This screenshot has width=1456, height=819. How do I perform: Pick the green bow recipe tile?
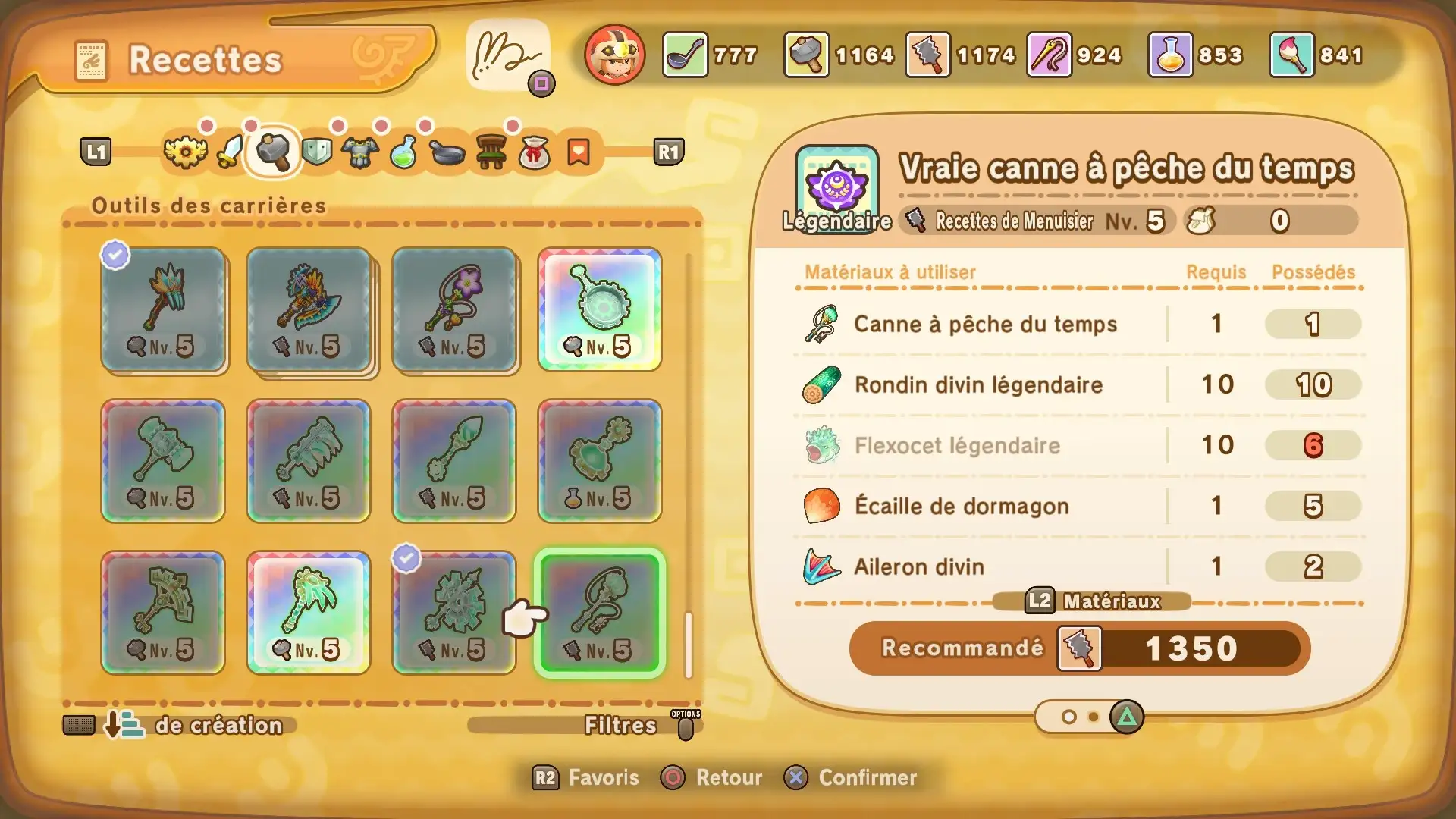tap(163, 613)
